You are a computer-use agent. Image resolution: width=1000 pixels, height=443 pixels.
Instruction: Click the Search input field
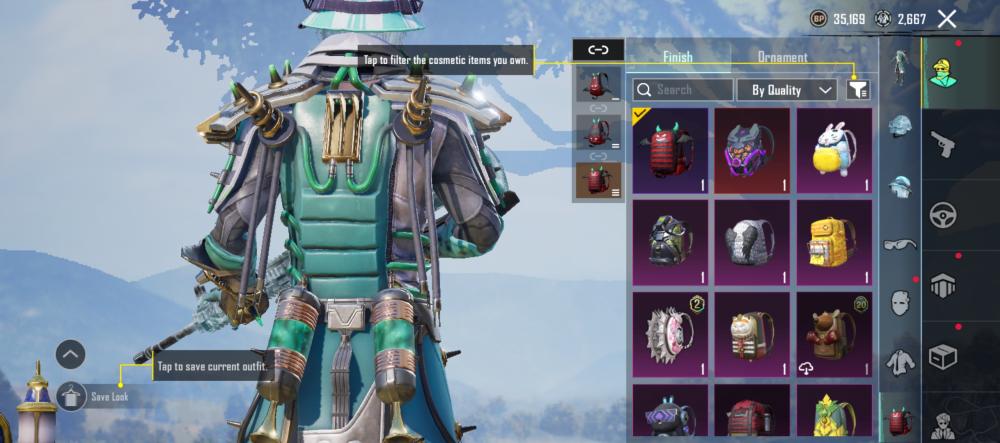click(x=683, y=90)
